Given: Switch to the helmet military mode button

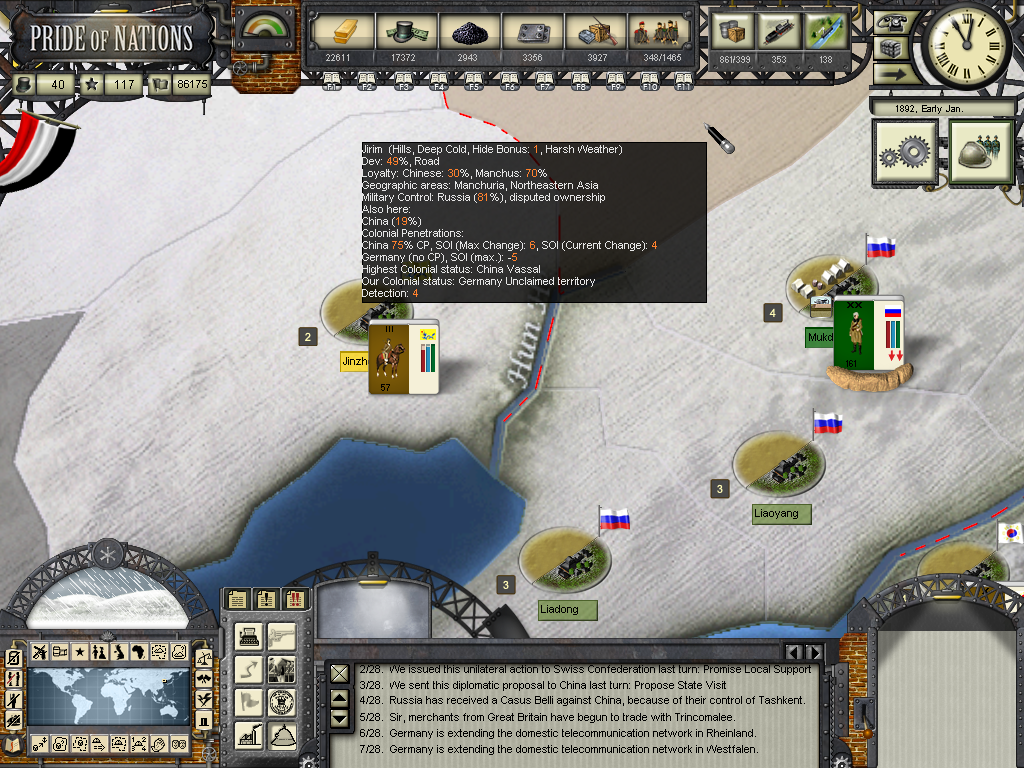Looking at the screenshot, I should (978, 152).
